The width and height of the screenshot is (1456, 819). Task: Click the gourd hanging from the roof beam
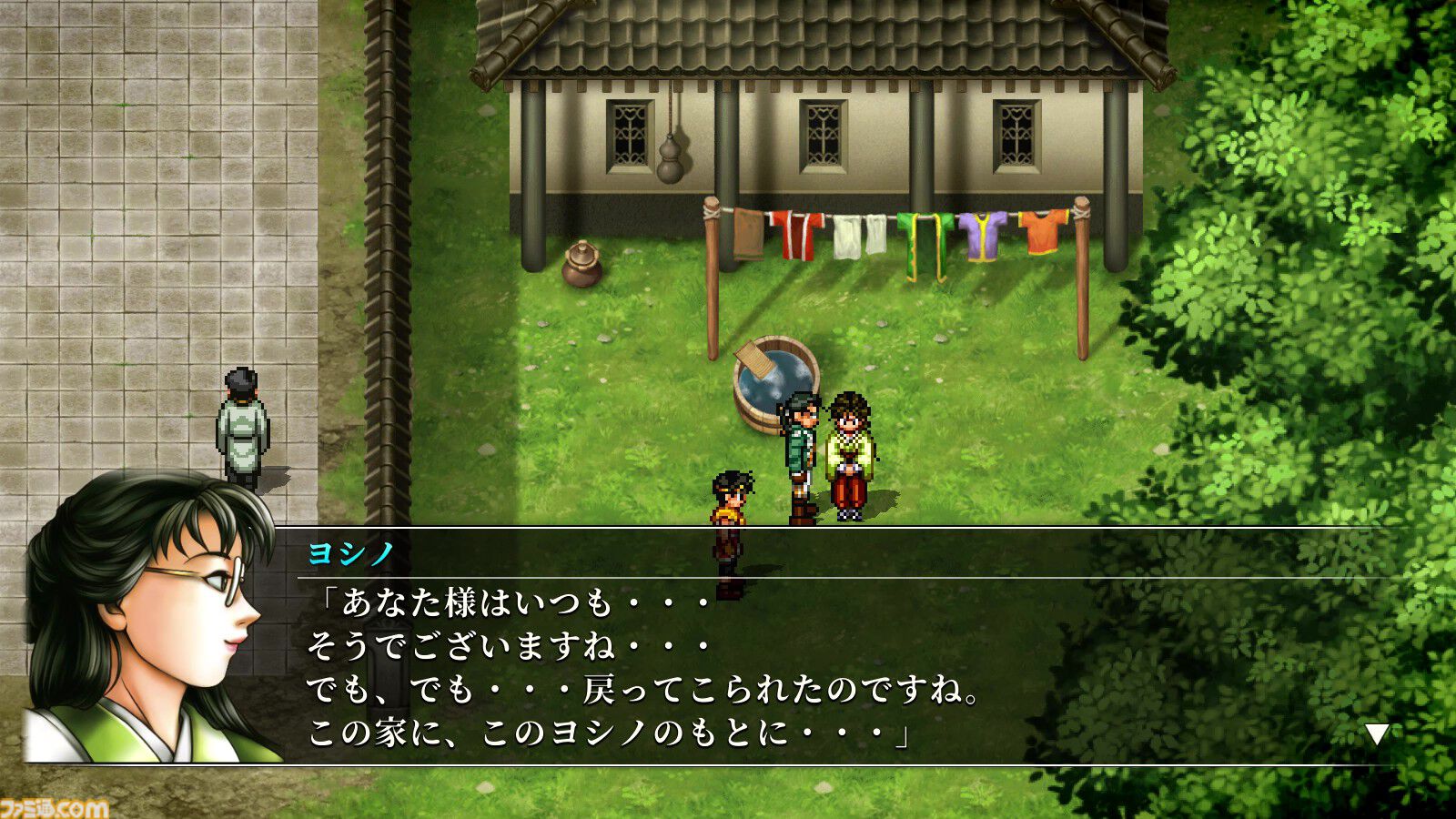pyautogui.click(x=671, y=159)
